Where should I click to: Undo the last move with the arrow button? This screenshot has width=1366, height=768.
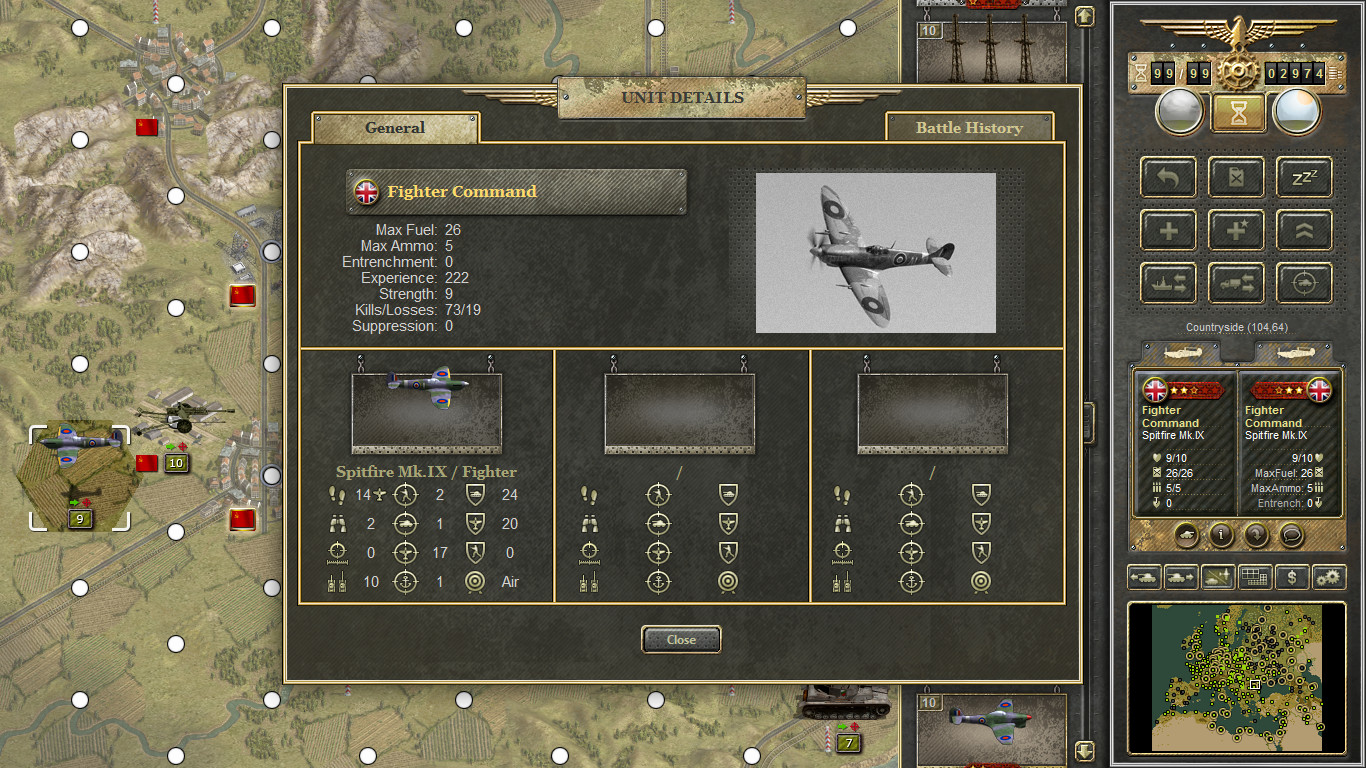1168,177
